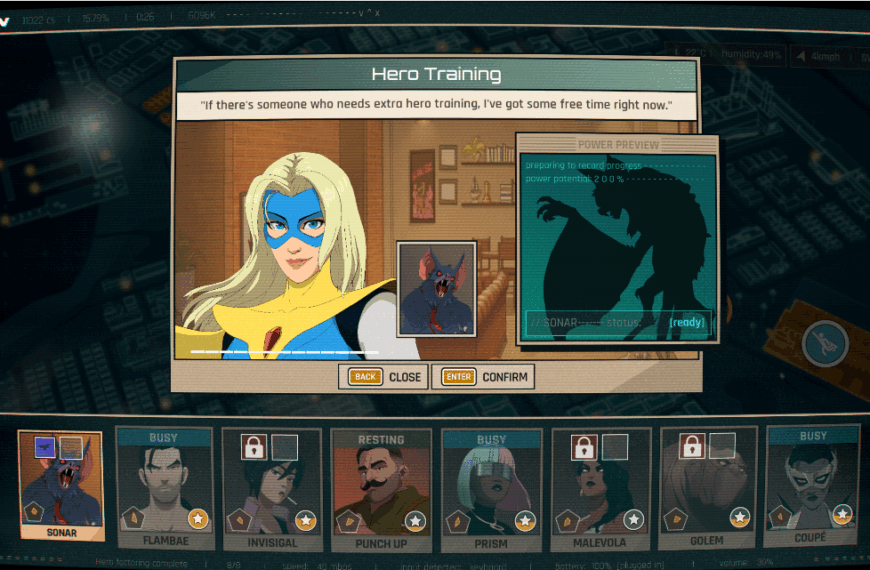Click Sonar's portrait in the training scene
The width and height of the screenshot is (870, 570).
(436, 288)
